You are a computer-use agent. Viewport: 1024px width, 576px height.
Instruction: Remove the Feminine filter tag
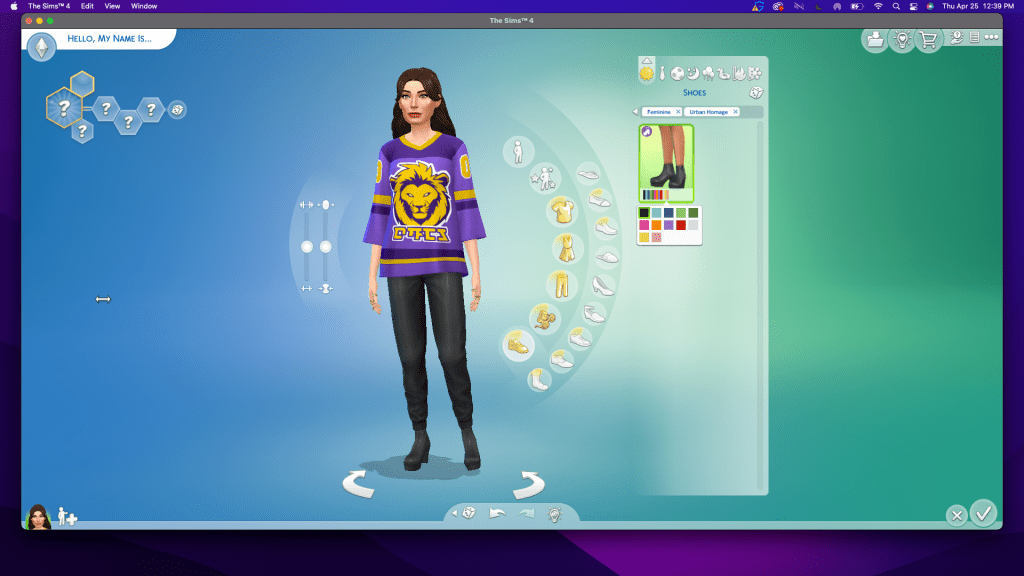pyautogui.click(x=678, y=112)
